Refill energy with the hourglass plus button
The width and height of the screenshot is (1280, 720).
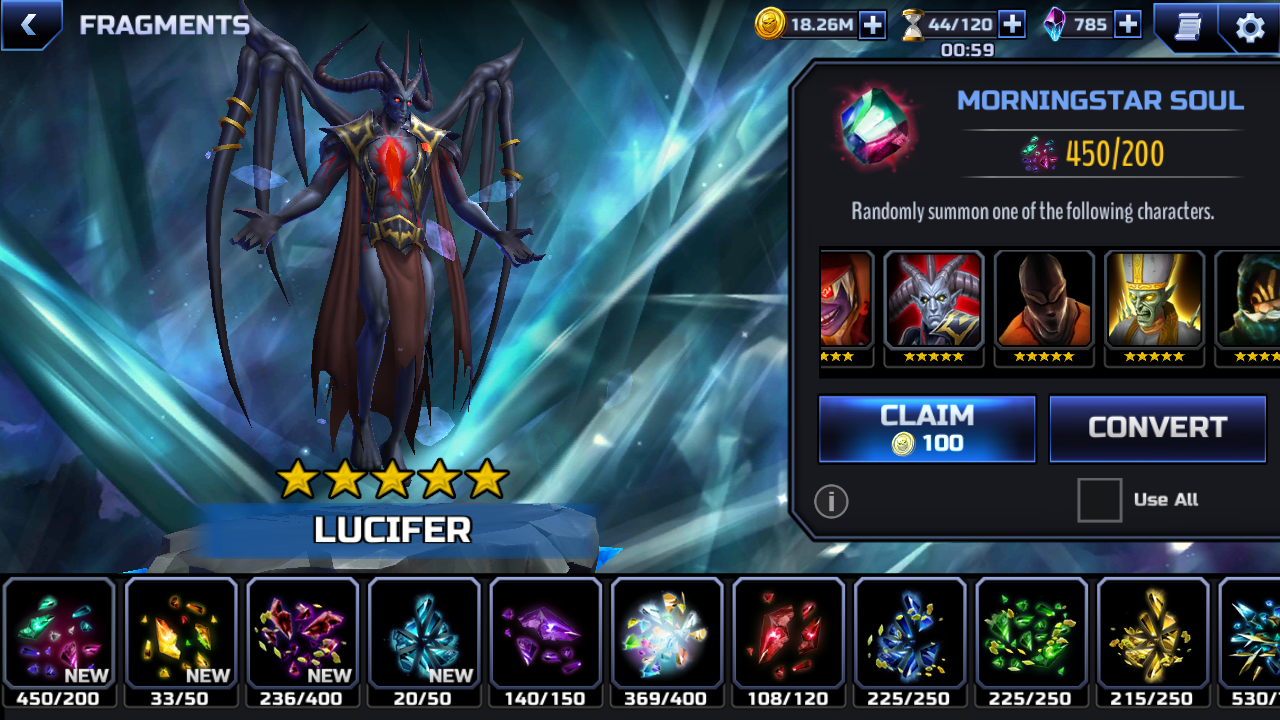click(1012, 25)
